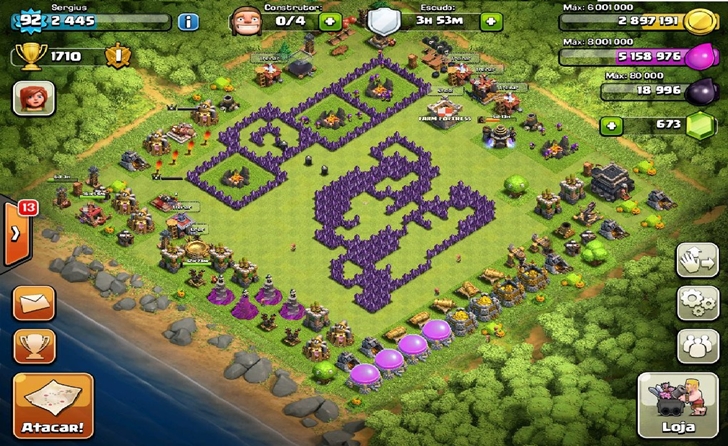Image resolution: width=728 pixels, height=446 pixels.
Task: Open the league badge next to trophies
Action: [x=116, y=56]
